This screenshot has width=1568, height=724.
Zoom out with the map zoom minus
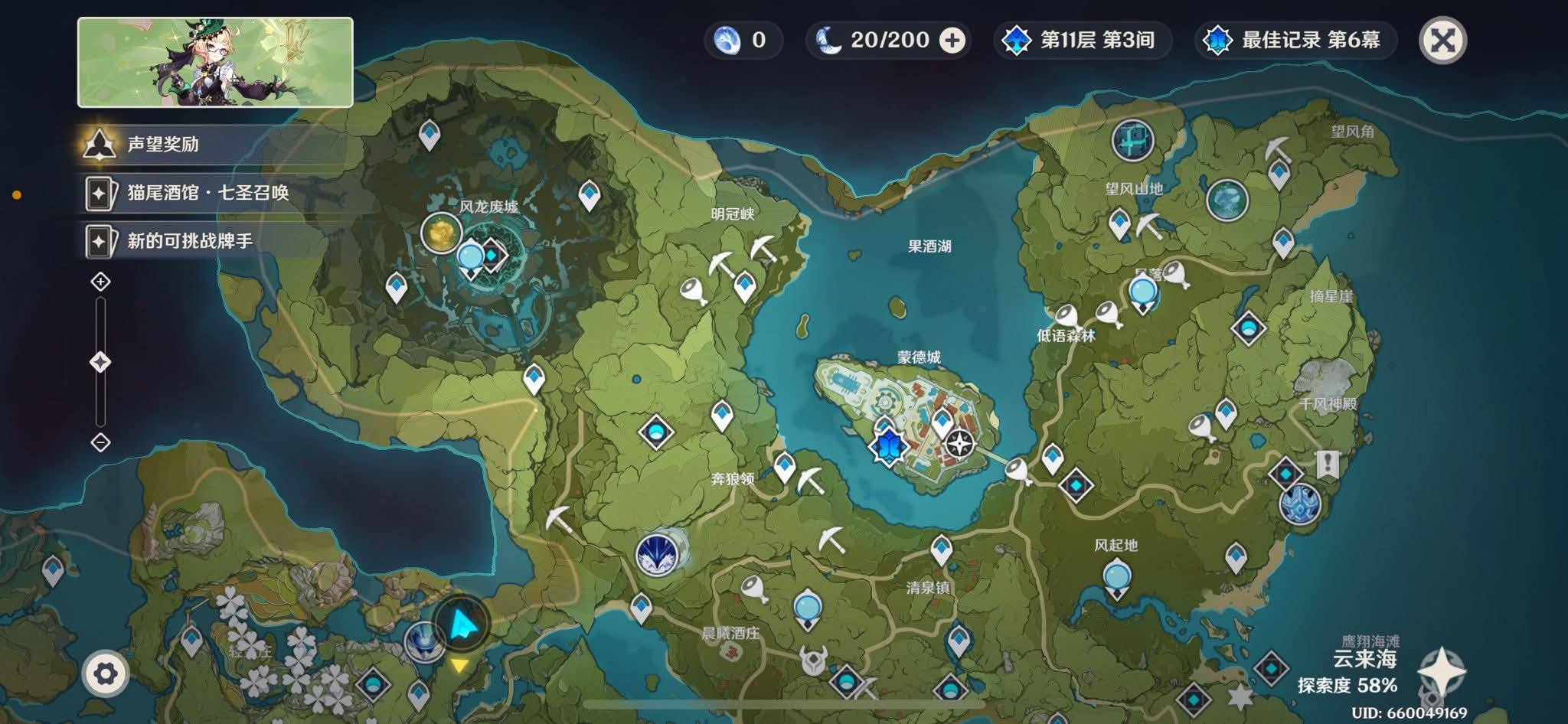[100, 442]
